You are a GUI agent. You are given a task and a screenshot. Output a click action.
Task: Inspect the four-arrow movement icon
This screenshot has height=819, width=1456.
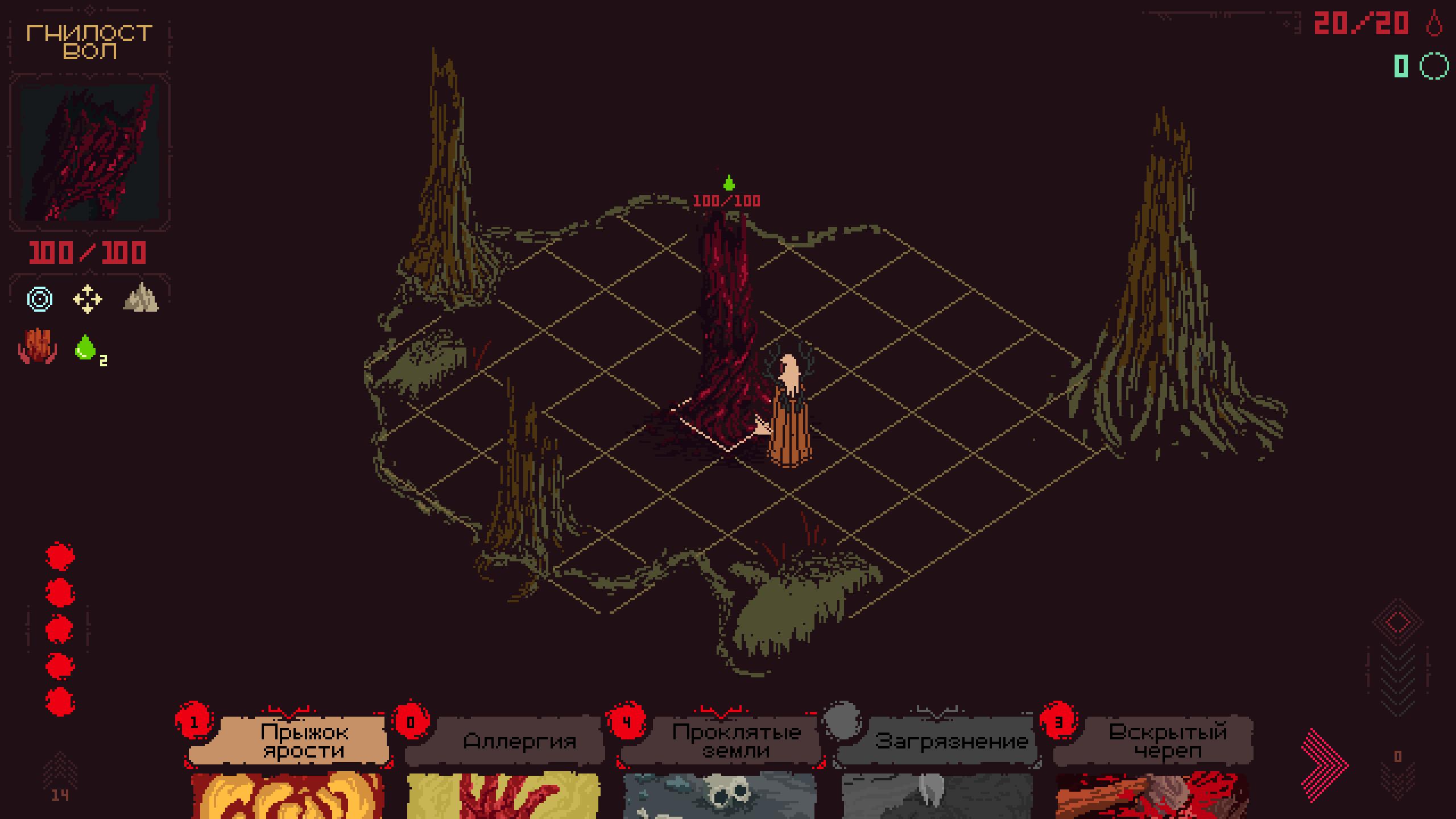point(88,299)
